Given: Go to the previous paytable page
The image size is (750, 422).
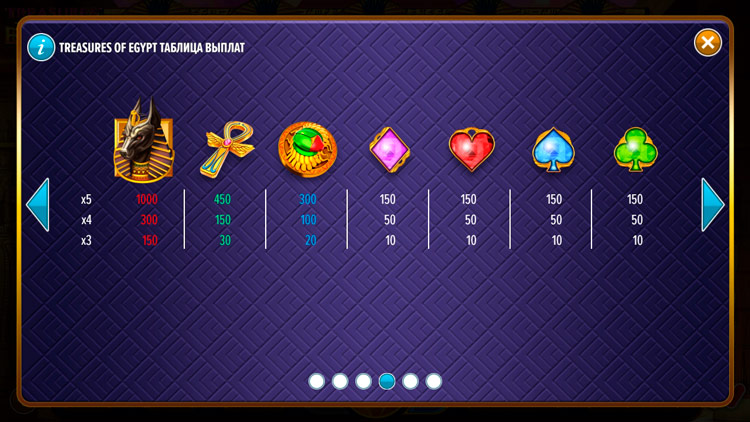Looking at the screenshot, I should [37, 205].
